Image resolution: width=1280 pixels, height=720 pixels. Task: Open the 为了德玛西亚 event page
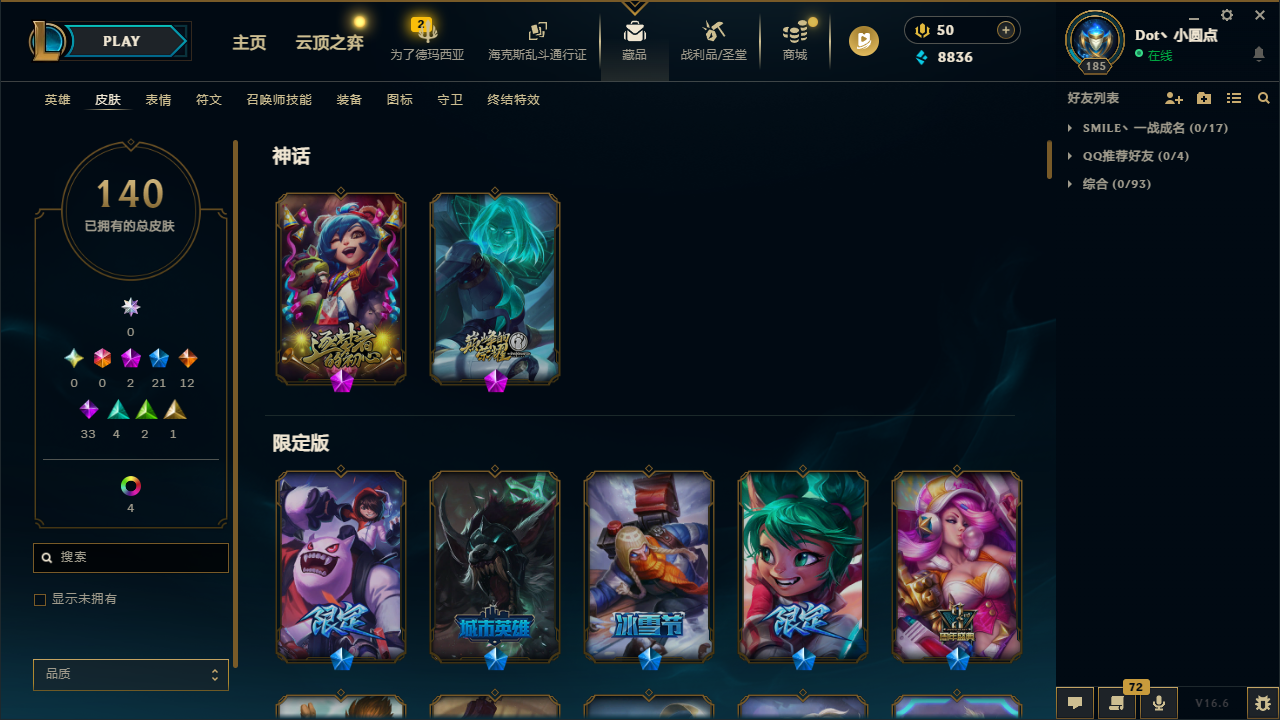[x=426, y=44]
